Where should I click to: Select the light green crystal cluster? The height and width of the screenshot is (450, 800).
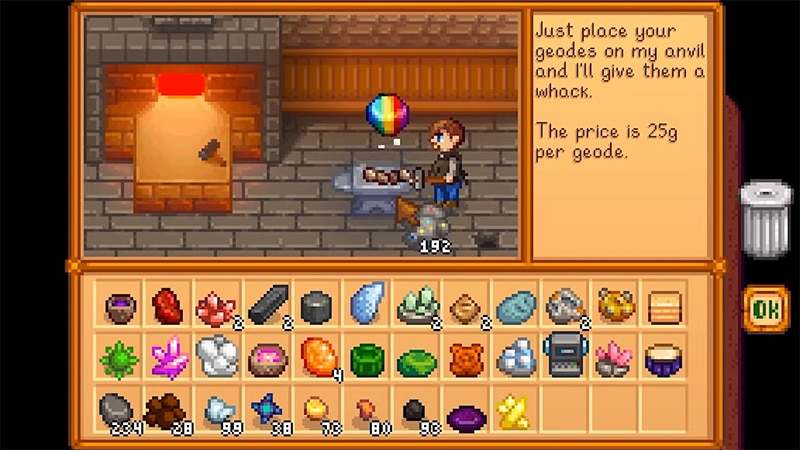[416, 306]
